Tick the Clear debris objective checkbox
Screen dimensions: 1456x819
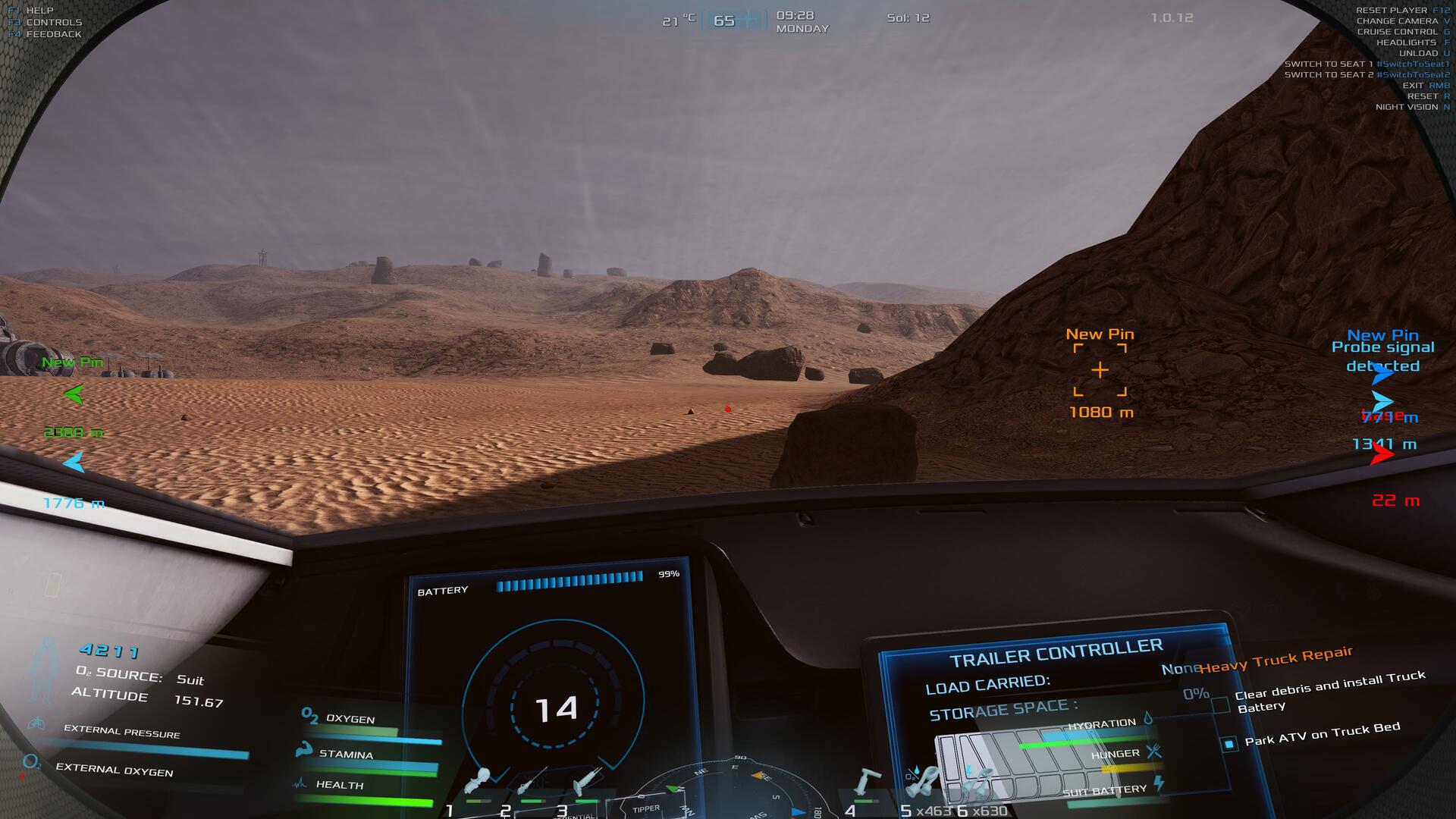click(x=1220, y=705)
